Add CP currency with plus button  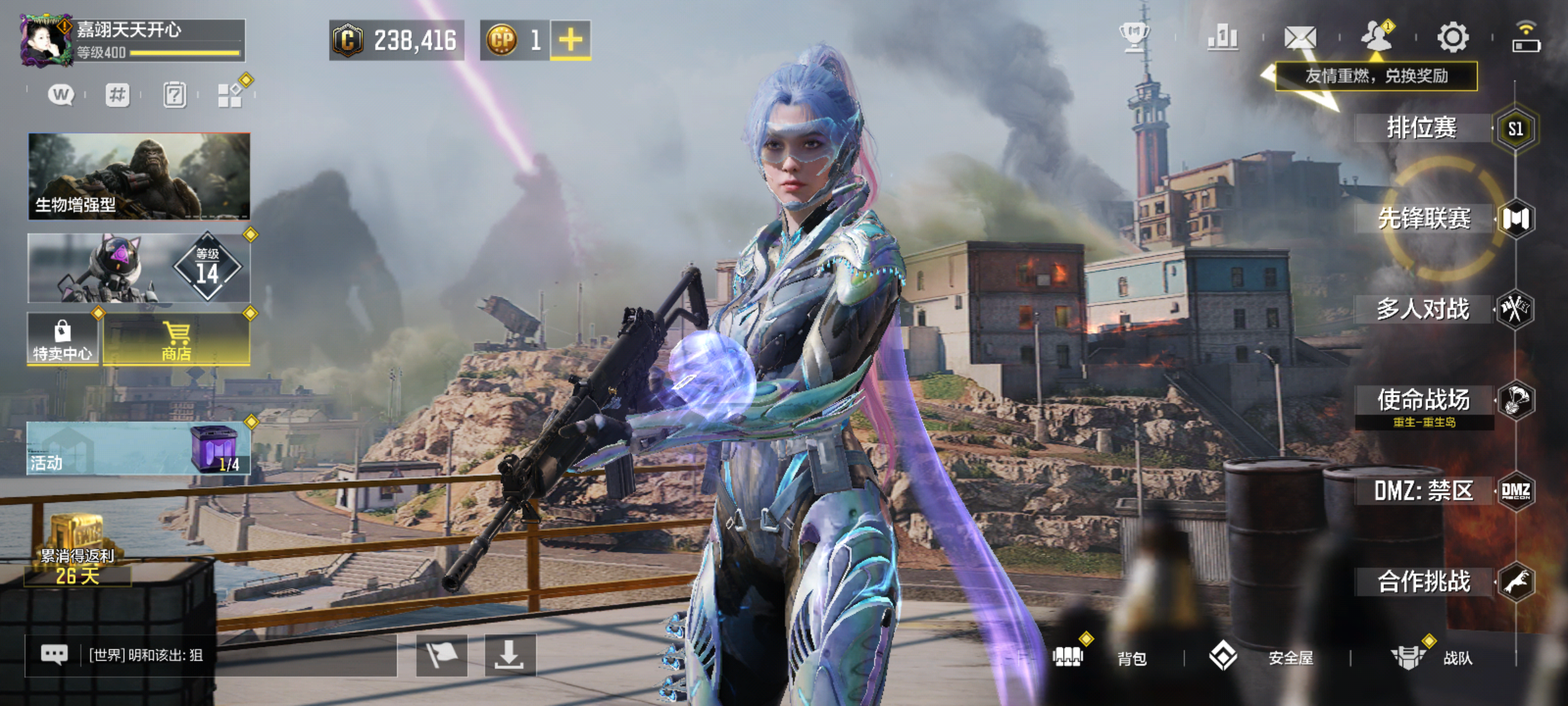(x=570, y=40)
